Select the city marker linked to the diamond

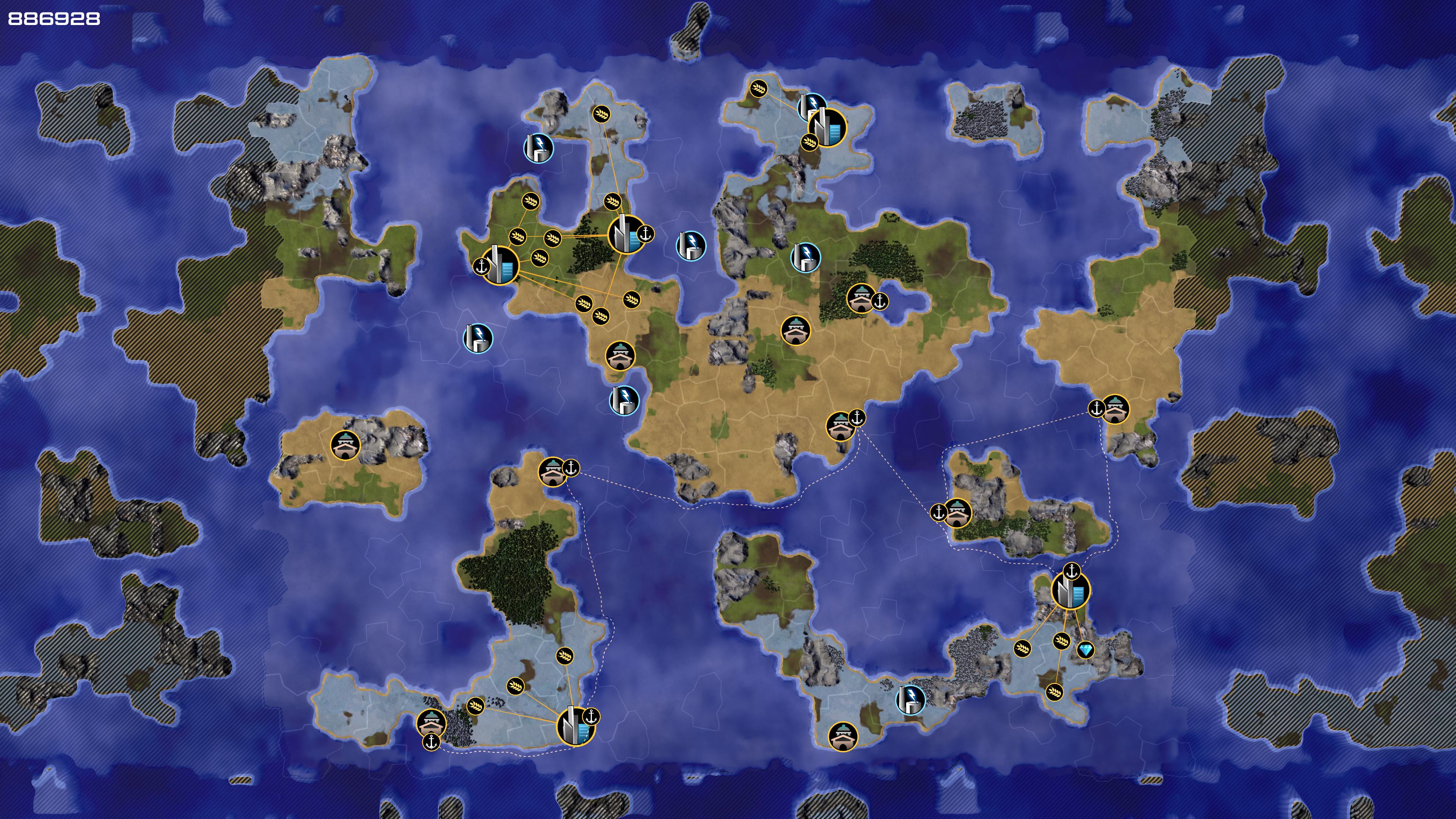(x=1070, y=591)
